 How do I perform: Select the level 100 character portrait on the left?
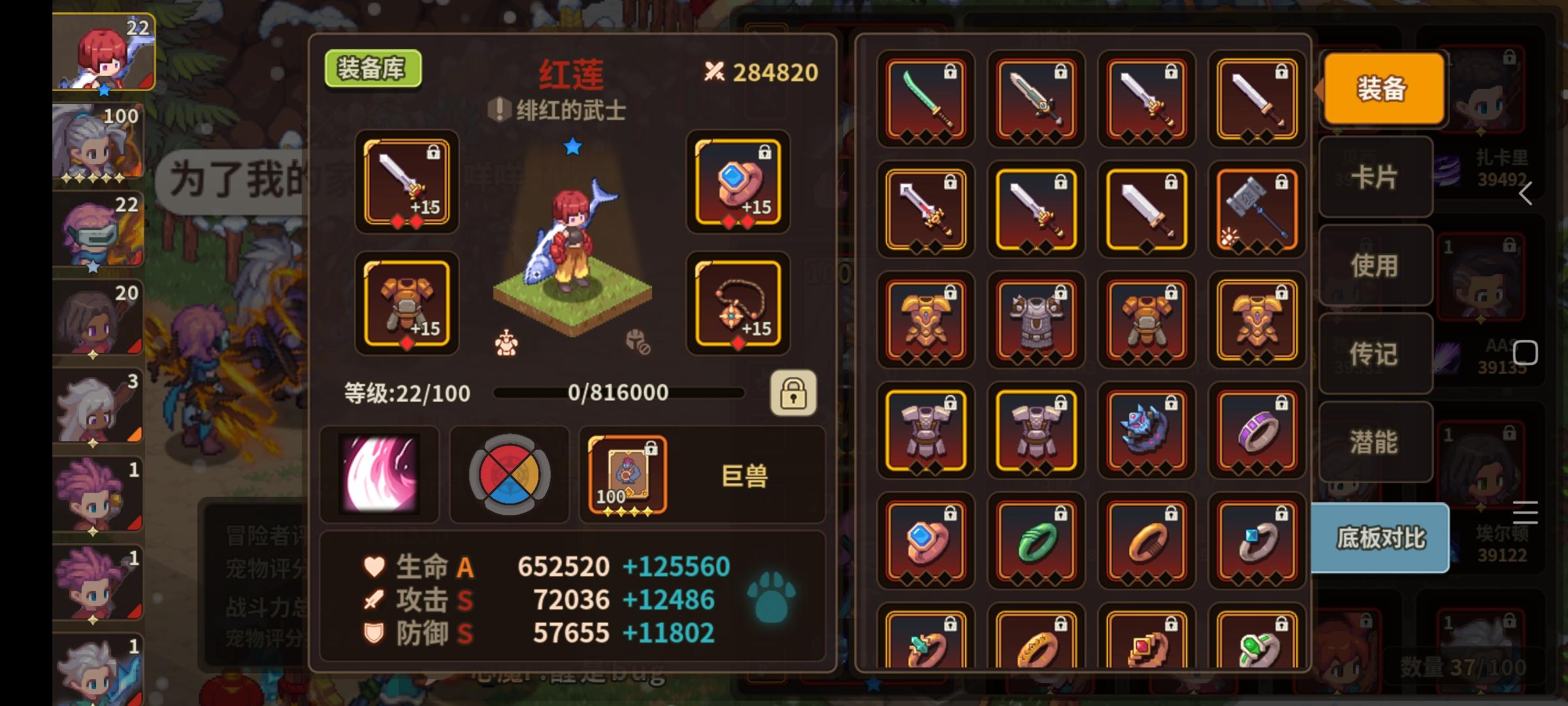pos(98,143)
